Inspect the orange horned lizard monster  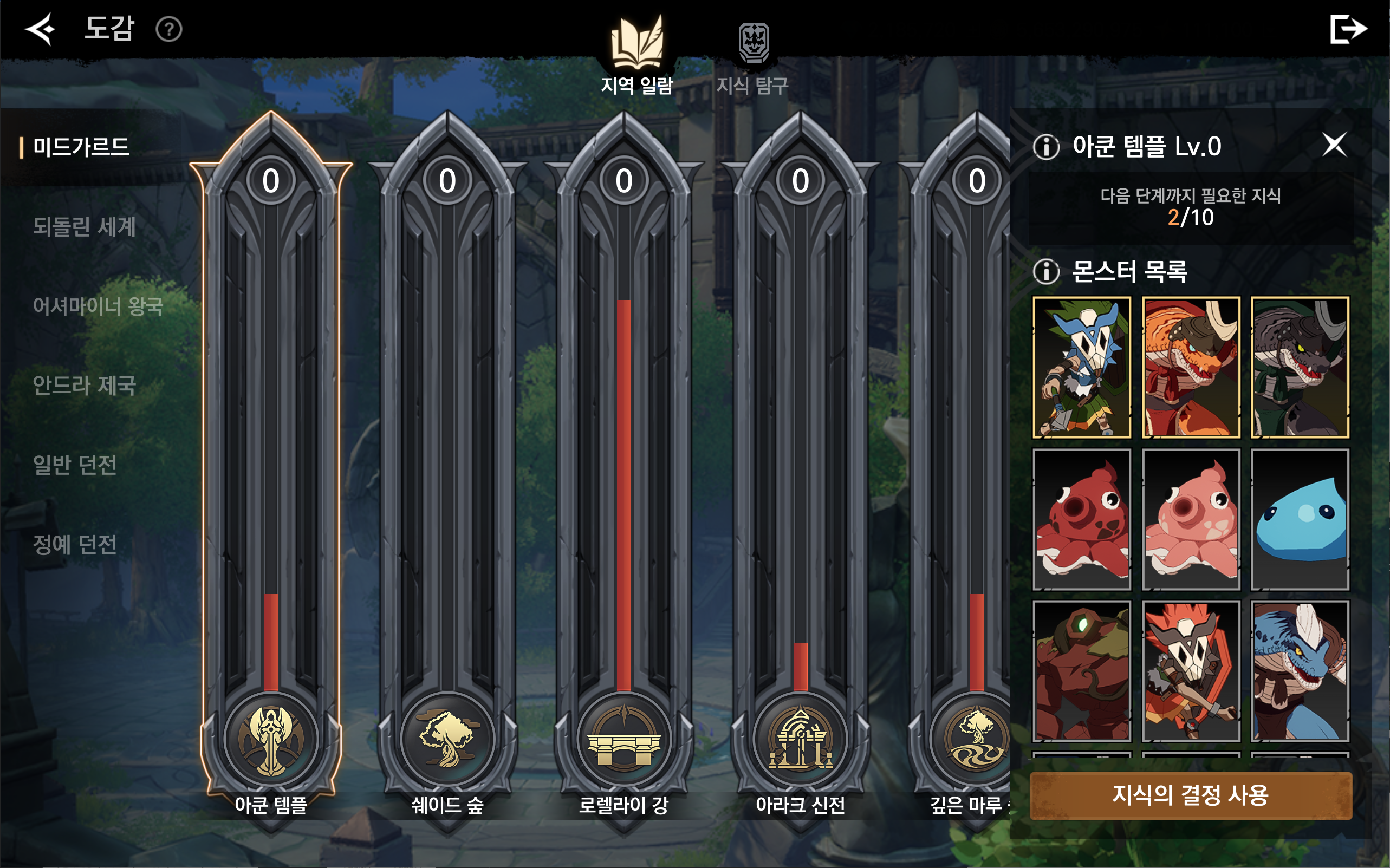click(1191, 368)
